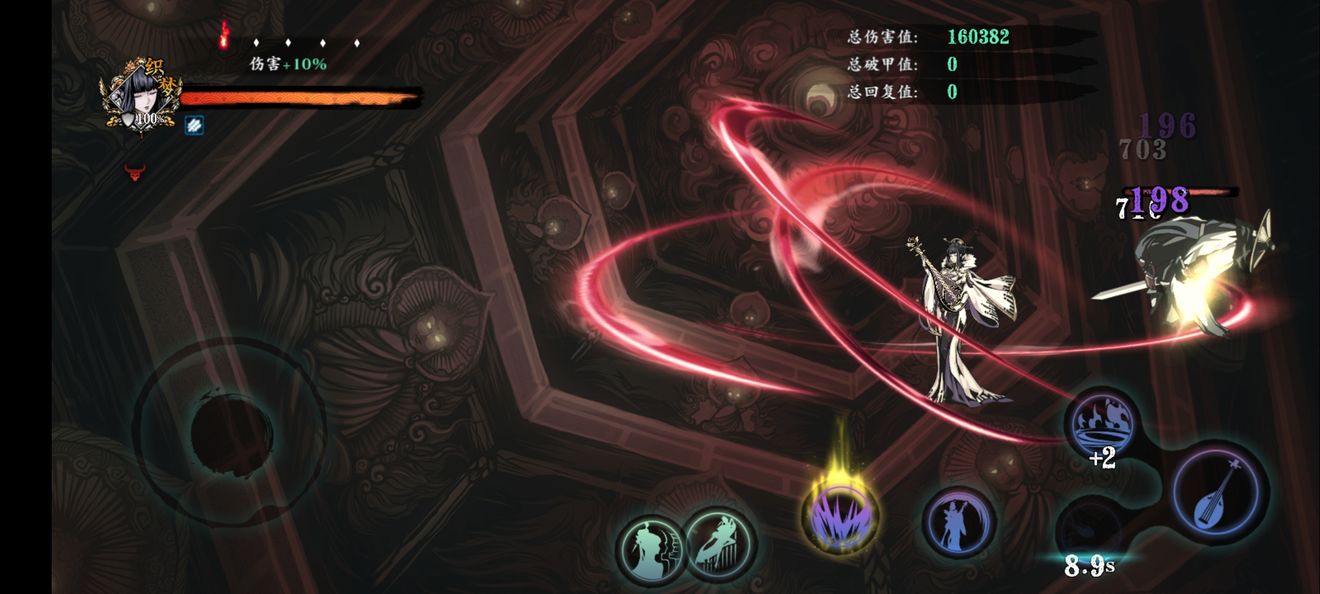Activate the teal leaning figure skill icon
Viewport: 1320px width, 594px height.
[x=718, y=544]
